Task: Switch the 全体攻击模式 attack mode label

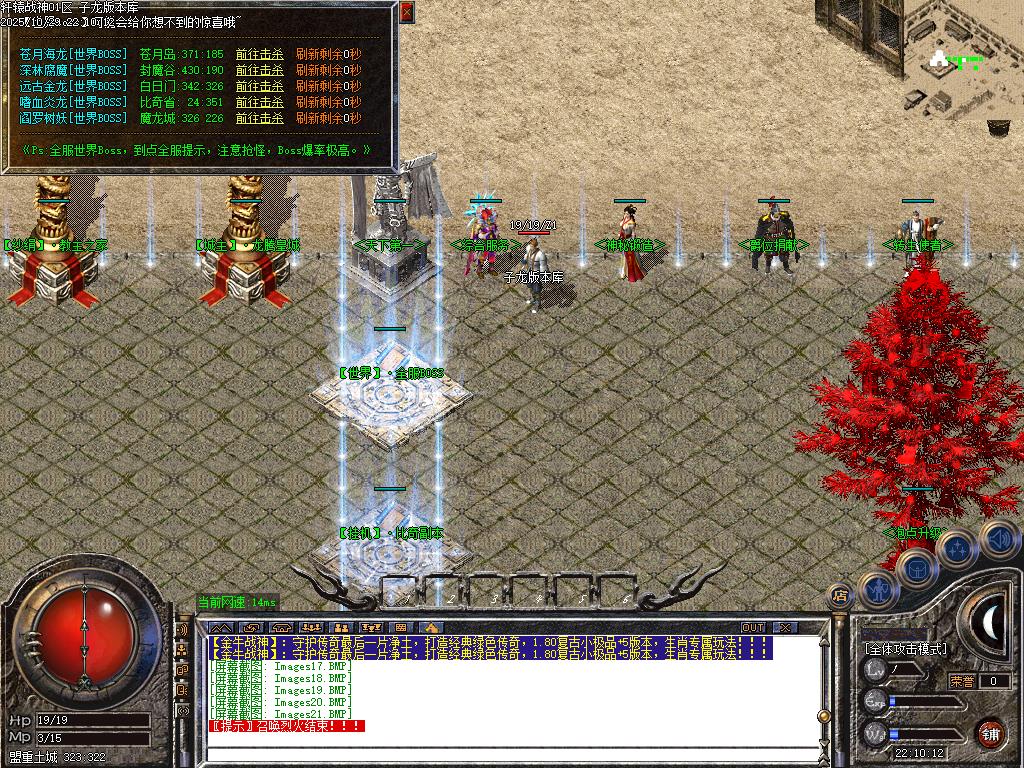Action: [x=905, y=649]
